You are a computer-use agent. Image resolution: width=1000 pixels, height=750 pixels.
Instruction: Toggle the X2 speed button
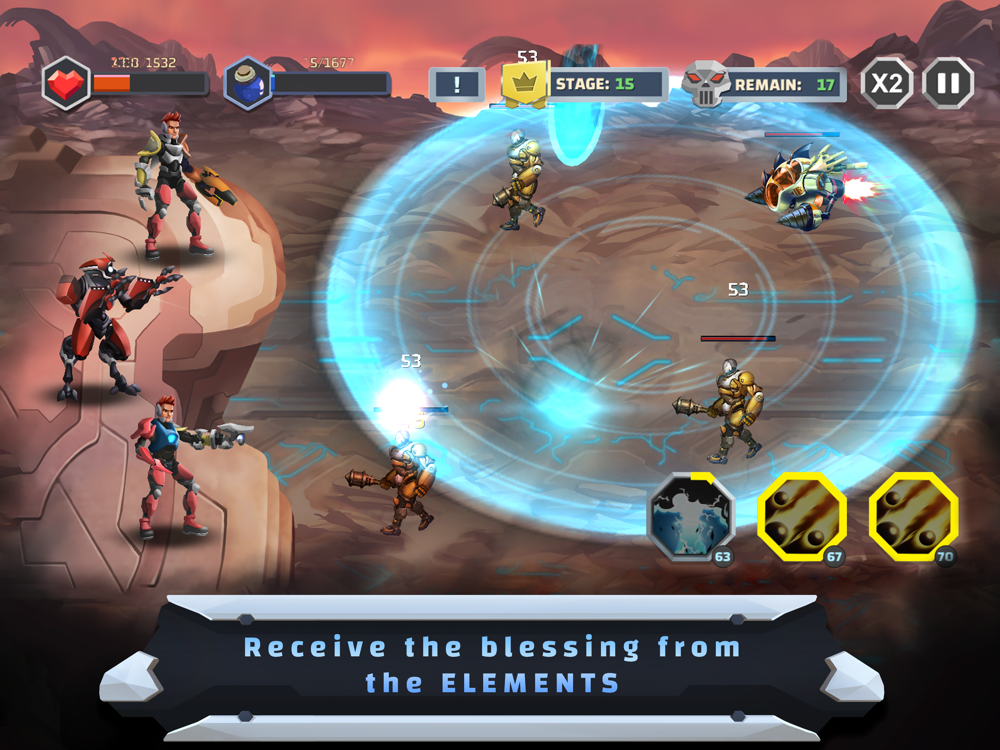[887, 83]
